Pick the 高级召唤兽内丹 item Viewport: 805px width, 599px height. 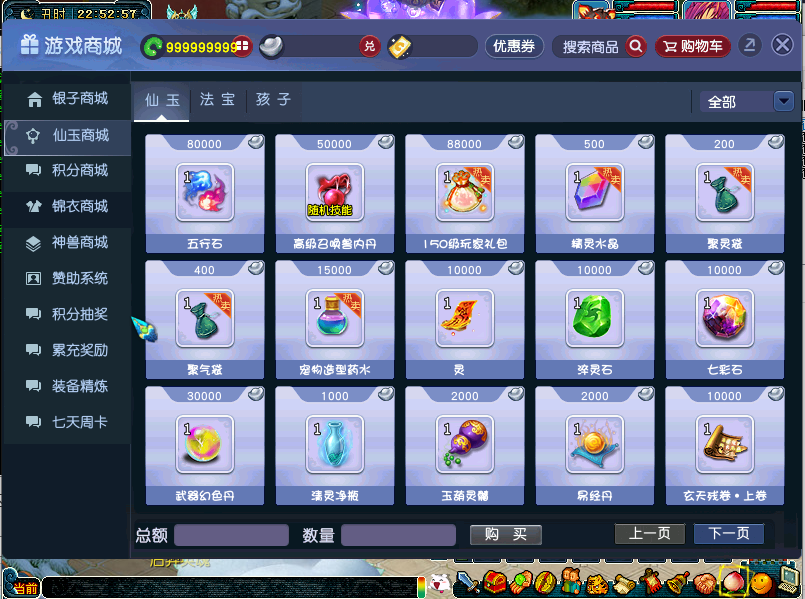(335, 193)
